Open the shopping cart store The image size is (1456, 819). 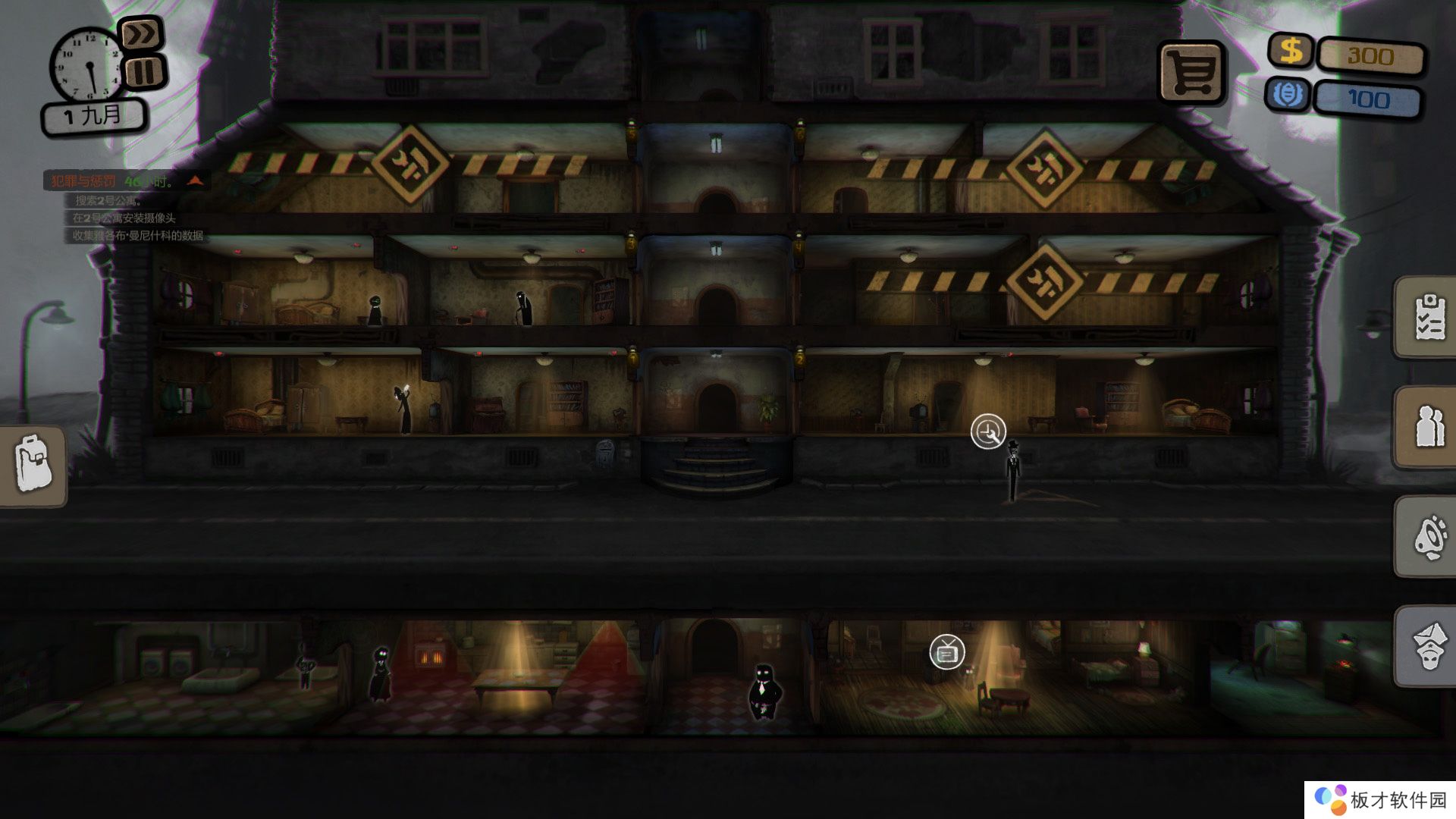pos(1191,72)
